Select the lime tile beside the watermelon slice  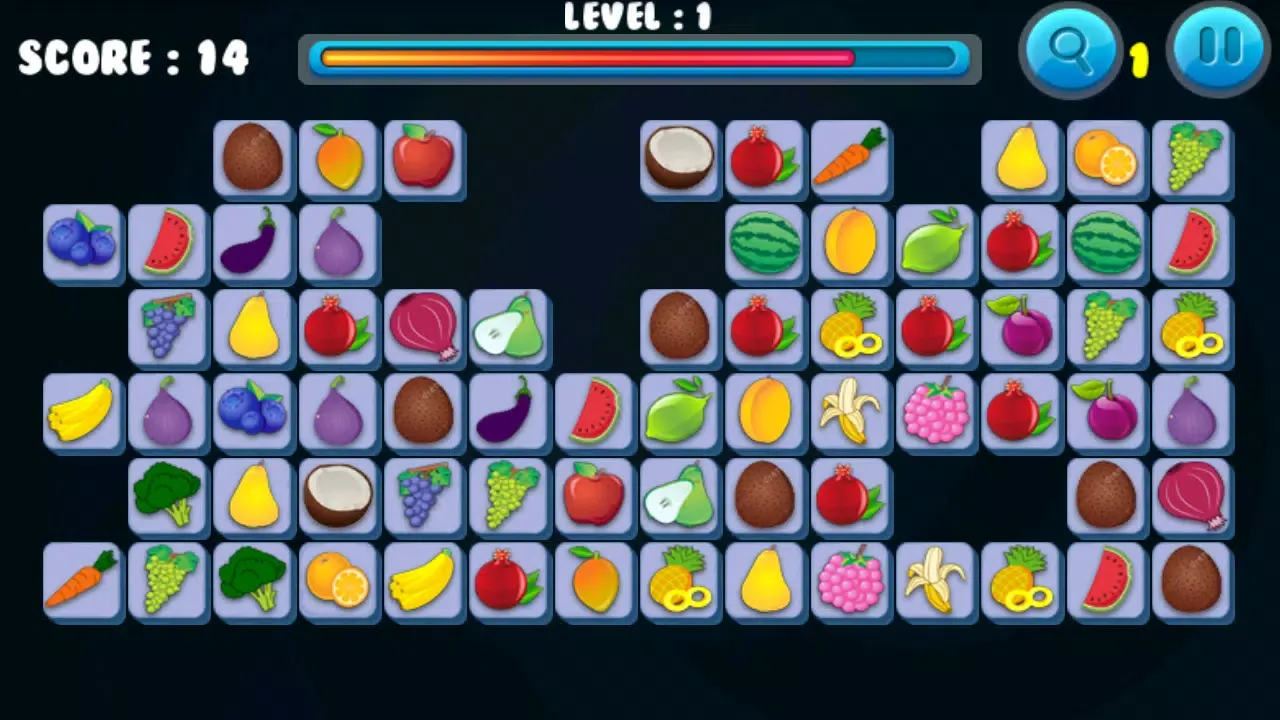(679, 410)
